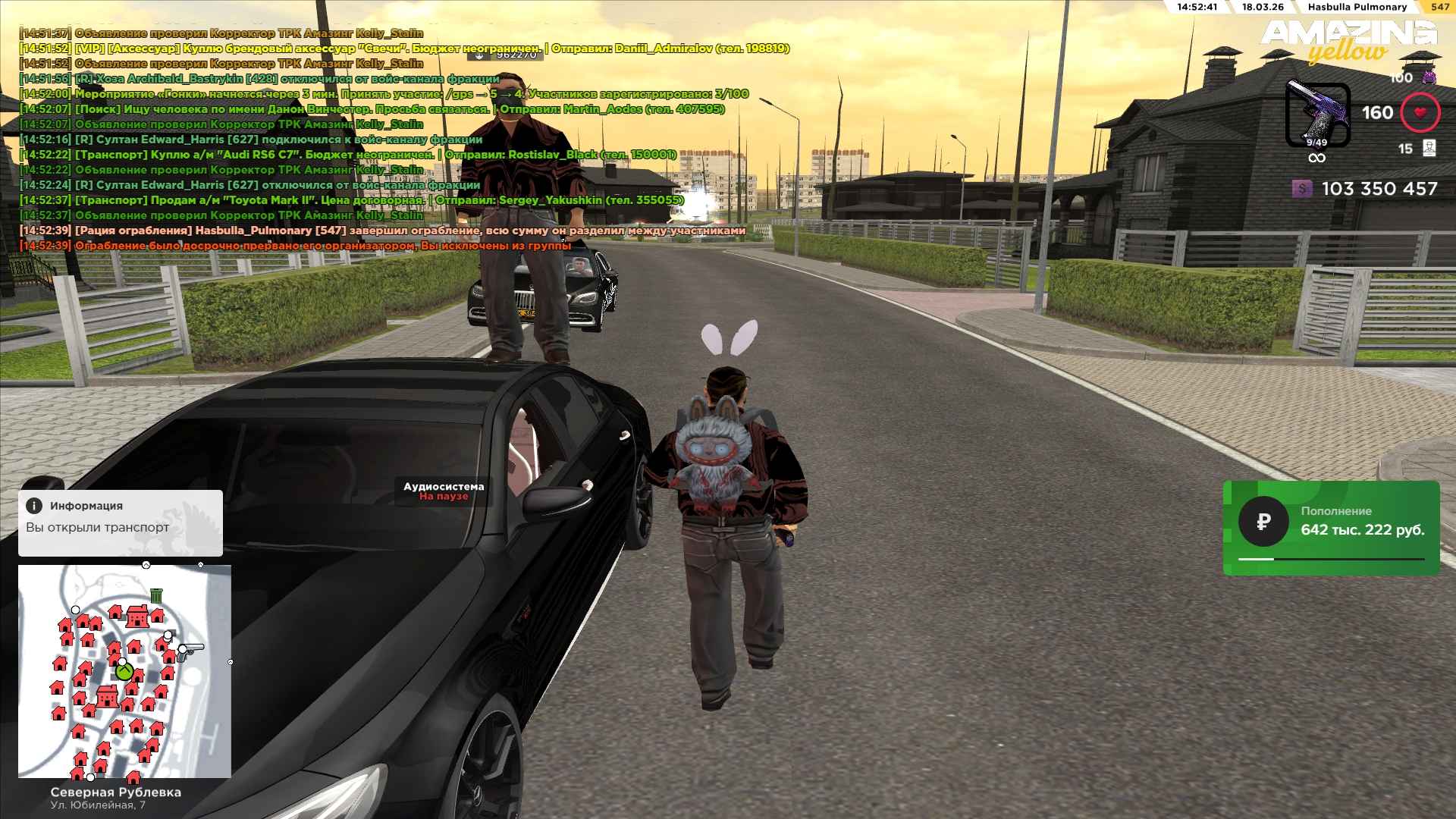The height and width of the screenshot is (819, 1456).
Task: Click the red heart health icon
Action: coord(1420,113)
